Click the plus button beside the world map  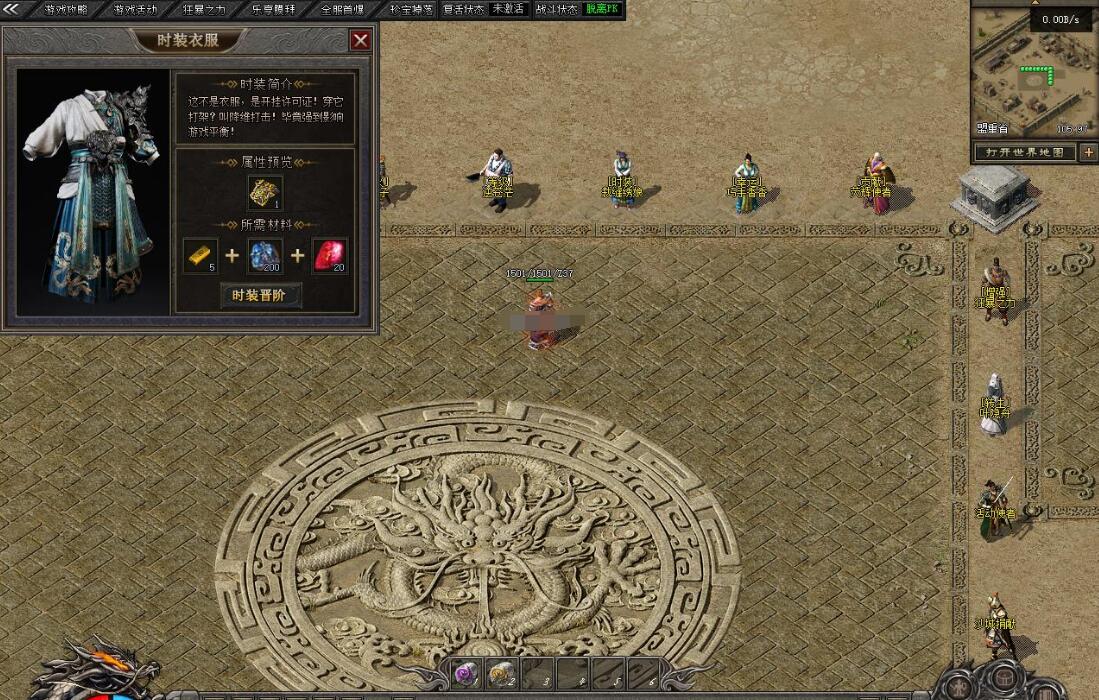coord(1089,152)
